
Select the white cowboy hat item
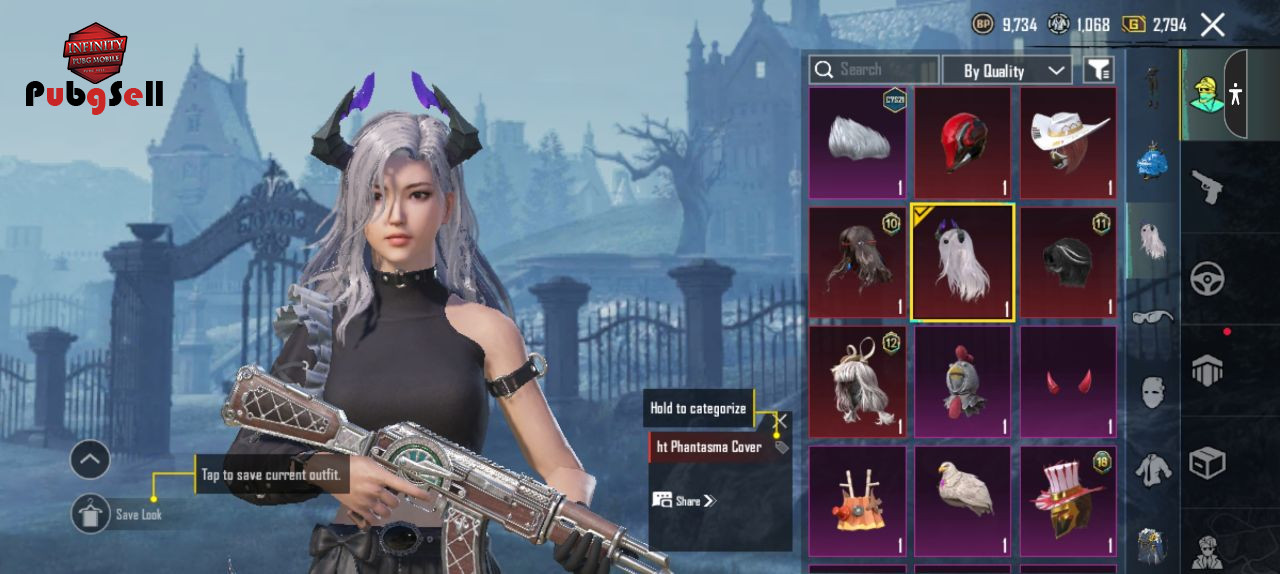(x=1068, y=143)
